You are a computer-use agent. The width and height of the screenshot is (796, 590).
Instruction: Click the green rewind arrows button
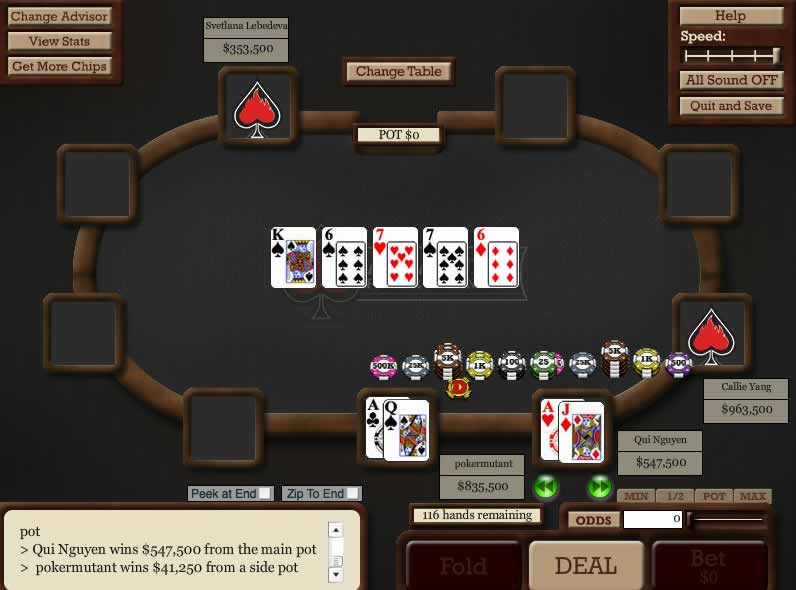coord(545,487)
